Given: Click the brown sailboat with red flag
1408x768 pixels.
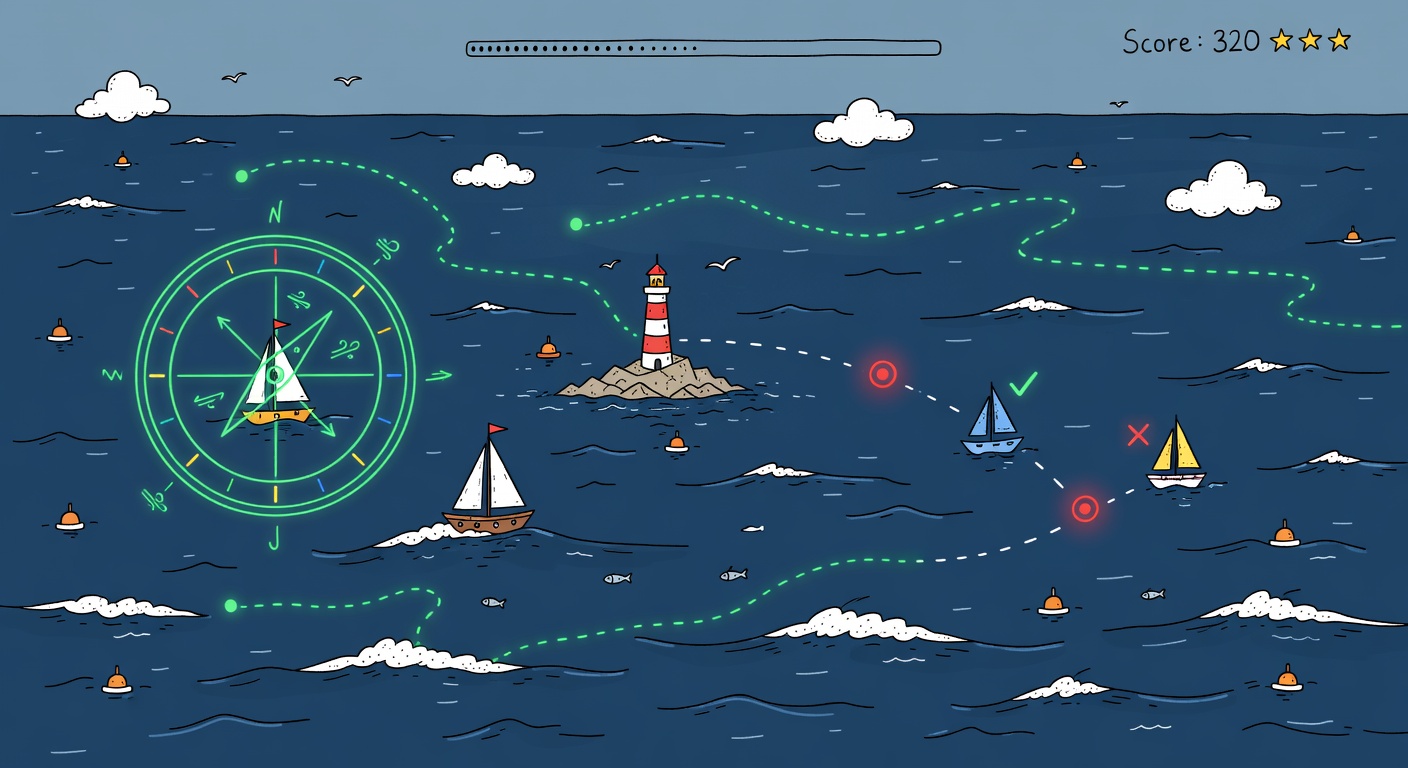Looking at the screenshot, I should tap(488, 490).
